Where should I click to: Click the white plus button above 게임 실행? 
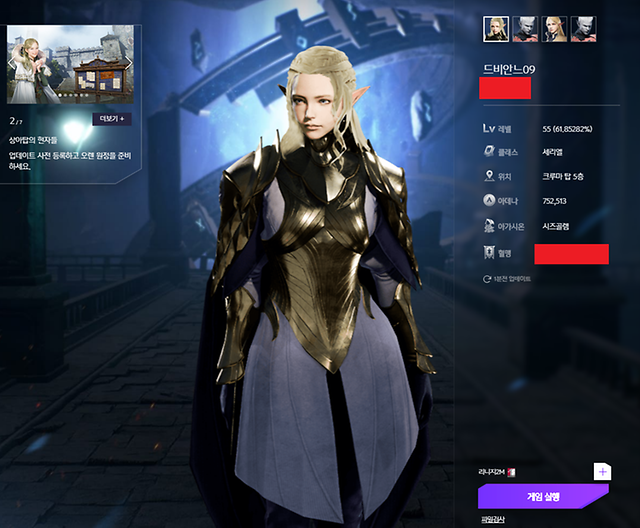click(x=602, y=471)
